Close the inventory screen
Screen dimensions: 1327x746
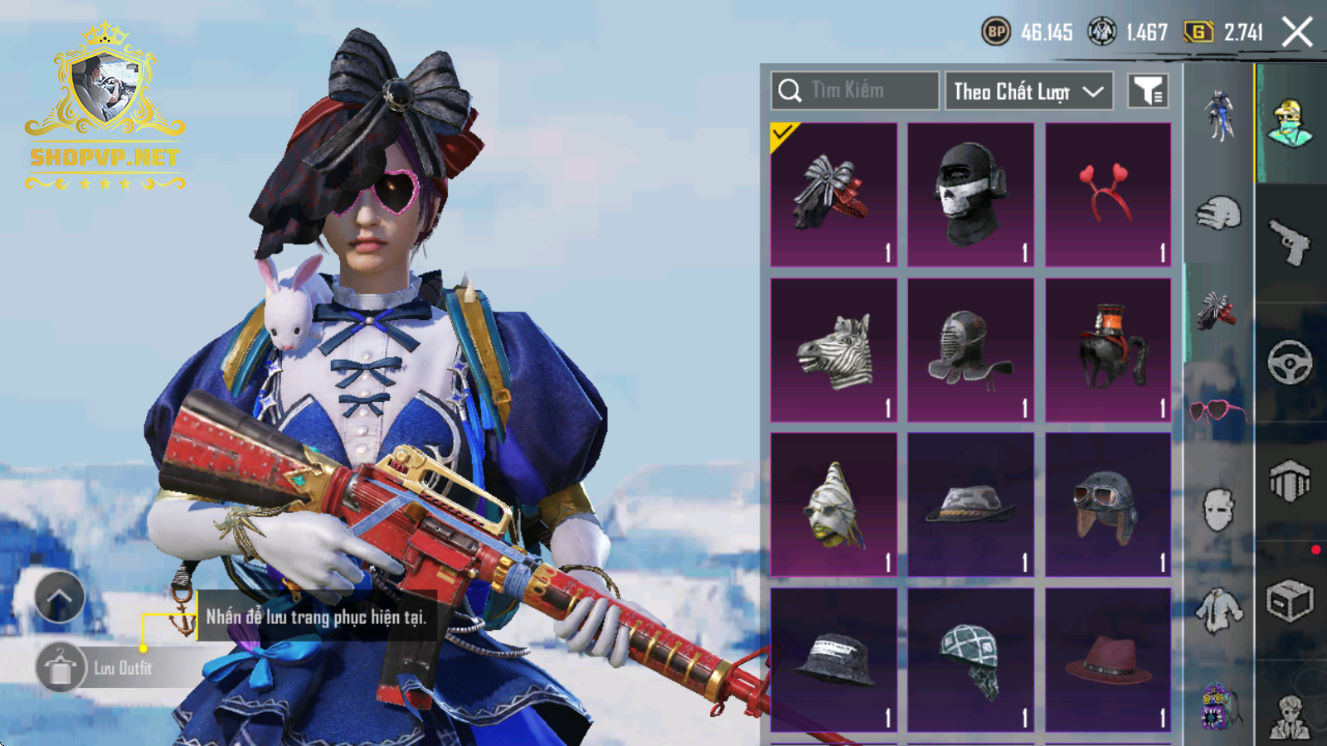tap(1297, 32)
